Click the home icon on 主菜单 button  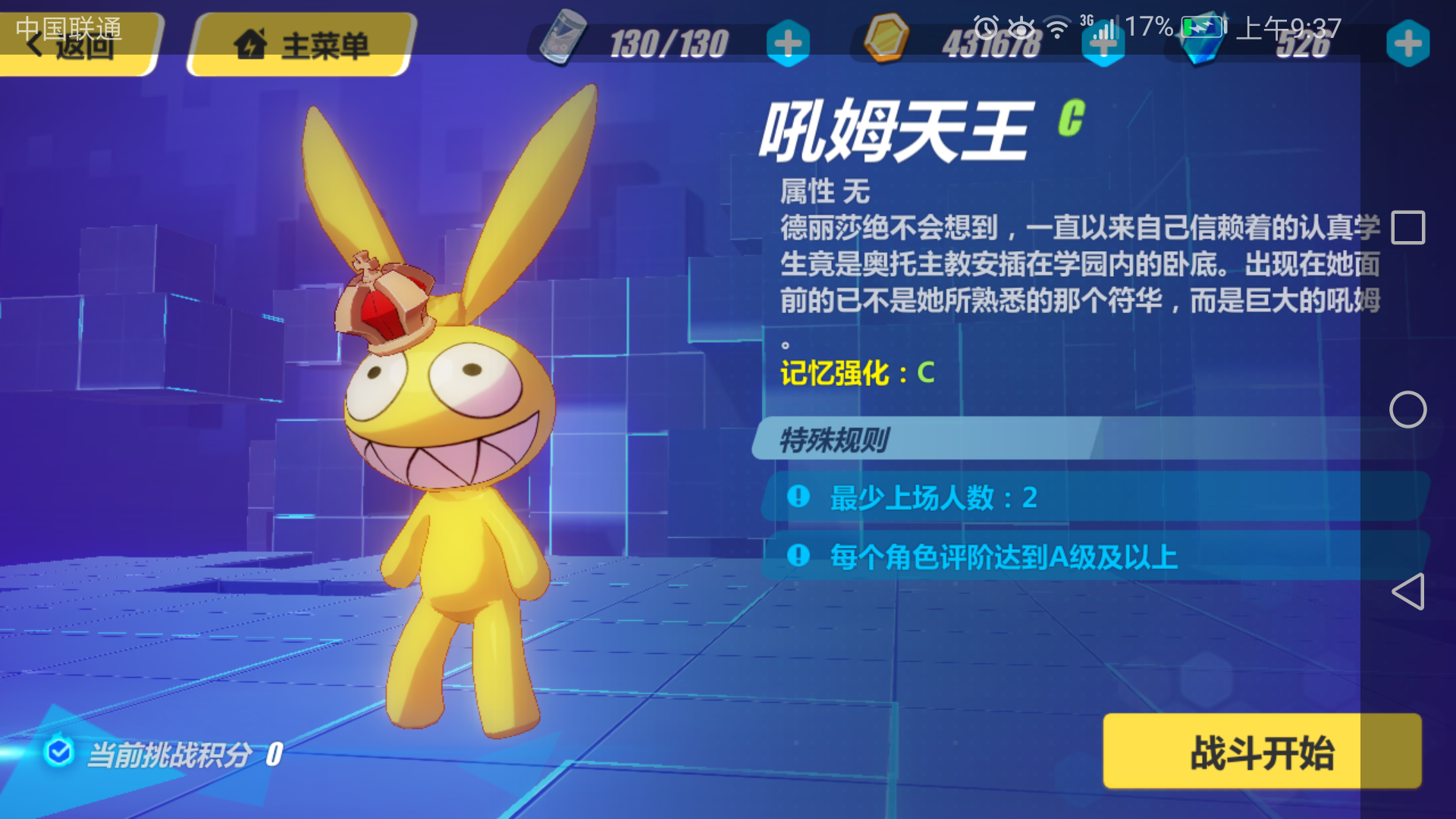(x=253, y=44)
